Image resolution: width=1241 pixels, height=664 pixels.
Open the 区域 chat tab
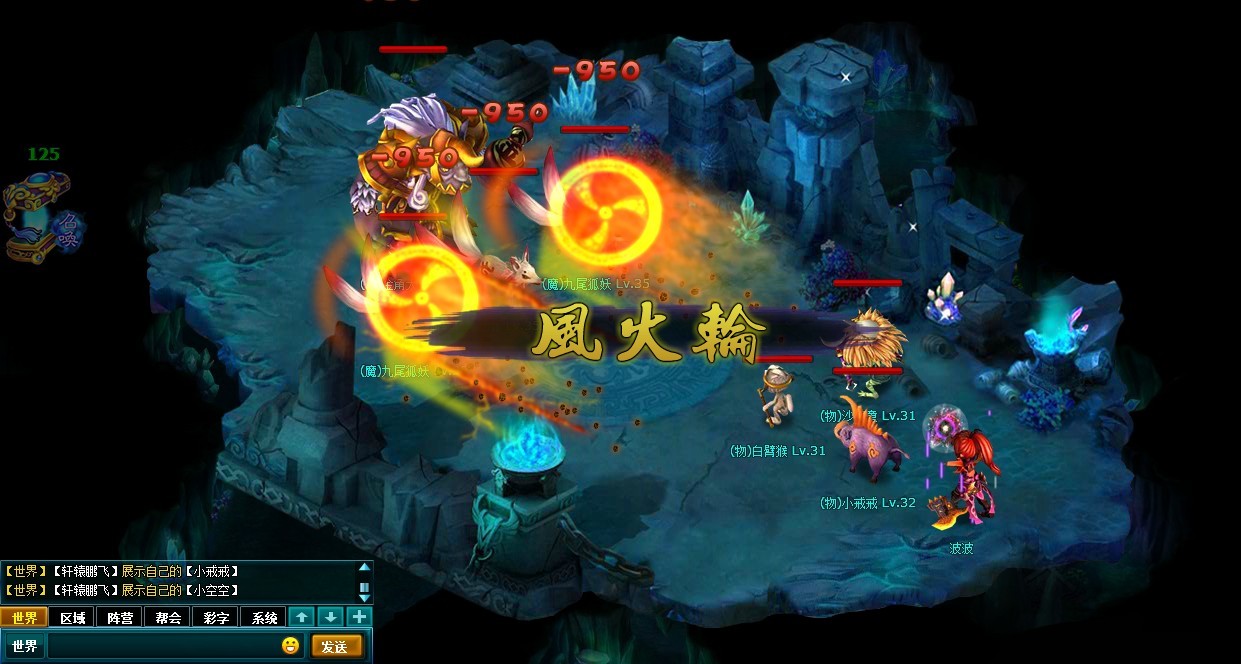click(x=72, y=617)
